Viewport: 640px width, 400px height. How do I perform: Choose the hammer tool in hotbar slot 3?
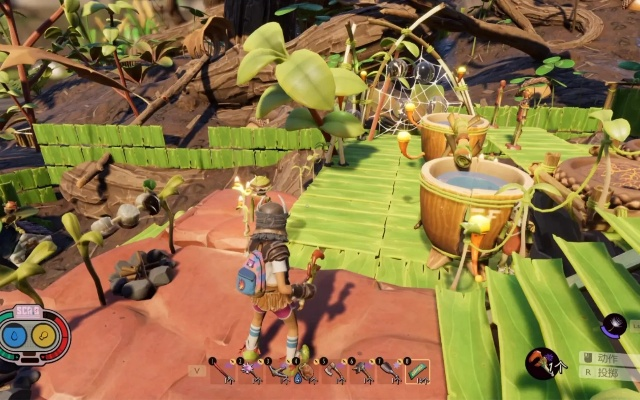(x=277, y=371)
